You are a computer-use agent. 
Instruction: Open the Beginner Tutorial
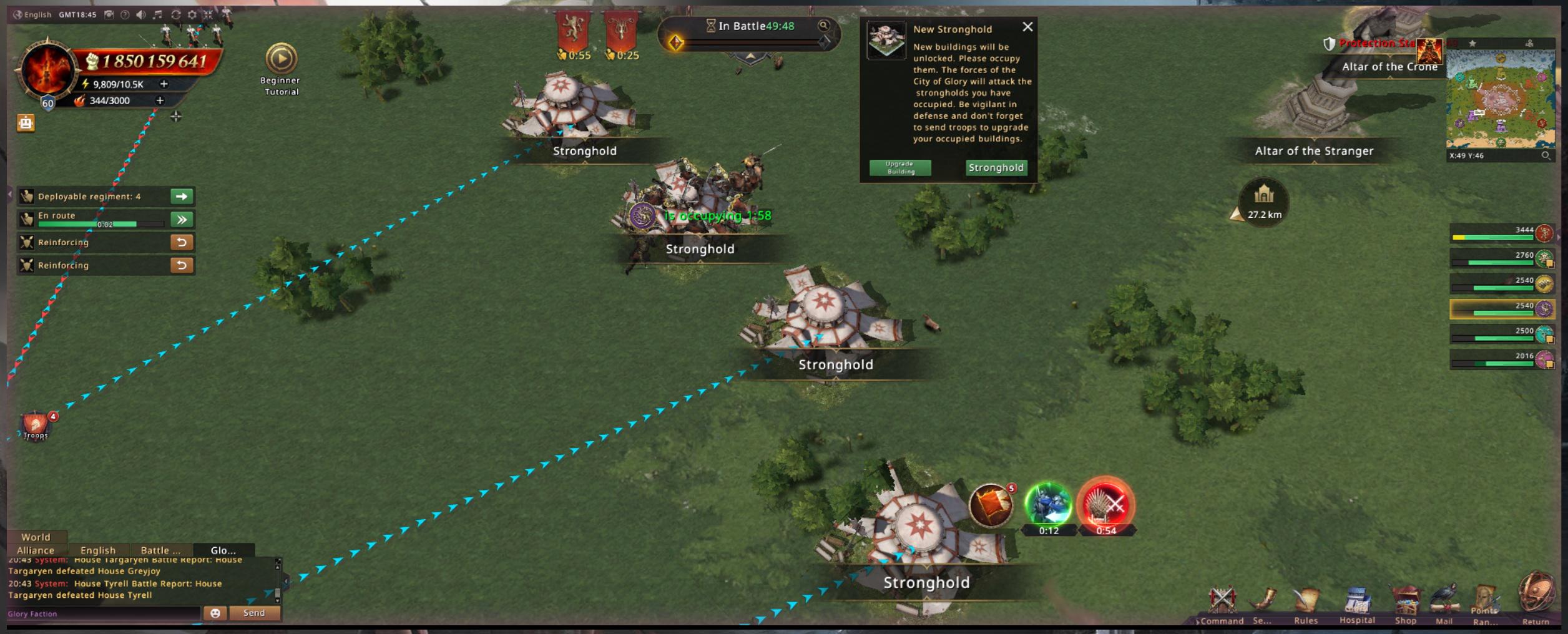coord(281,59)
